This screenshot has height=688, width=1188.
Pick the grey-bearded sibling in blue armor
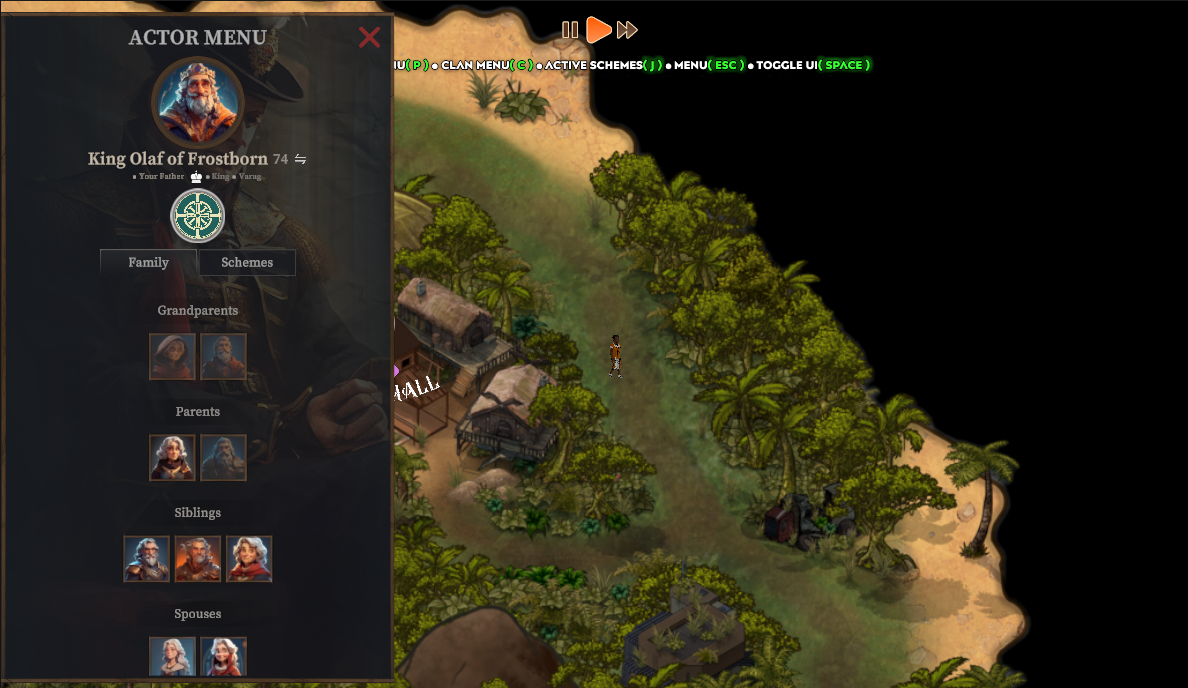pos(147,558)
